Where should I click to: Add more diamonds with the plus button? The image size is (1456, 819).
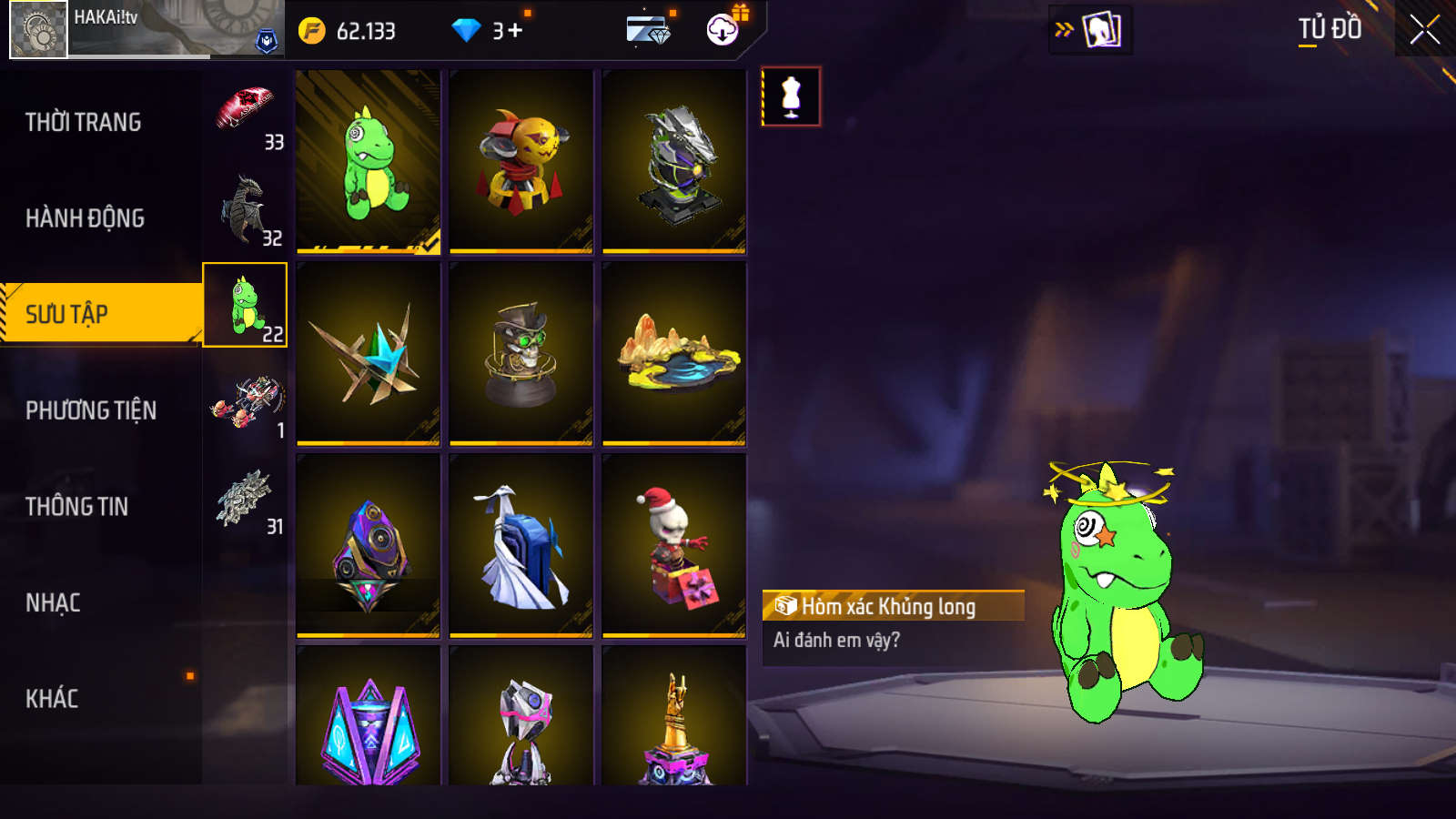(515, 31)
